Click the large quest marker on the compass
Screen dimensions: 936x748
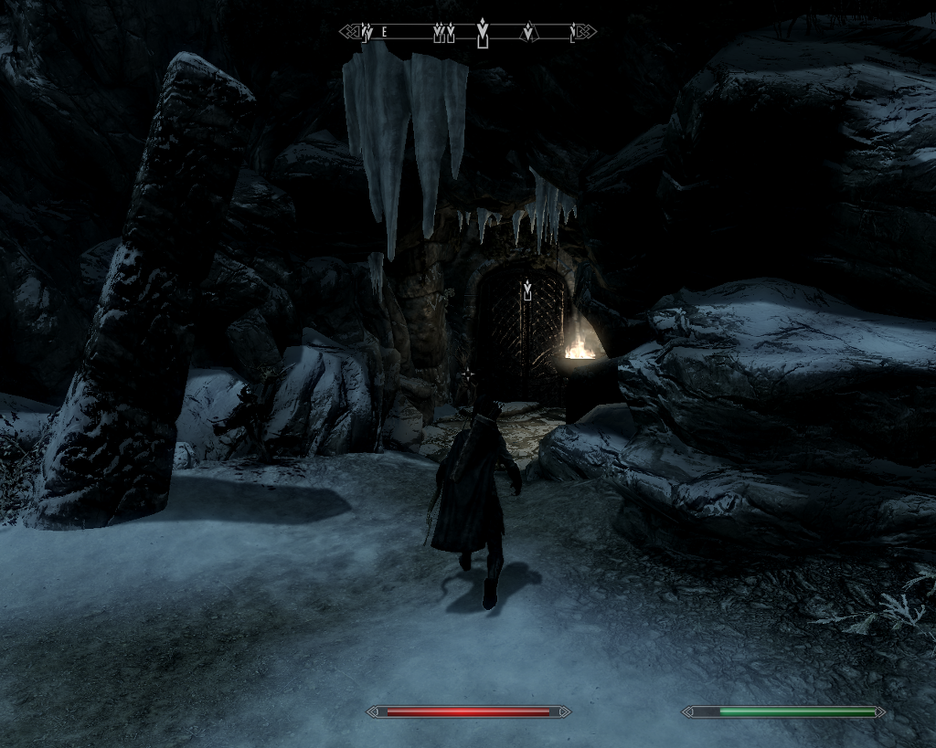tap(483, 32)
